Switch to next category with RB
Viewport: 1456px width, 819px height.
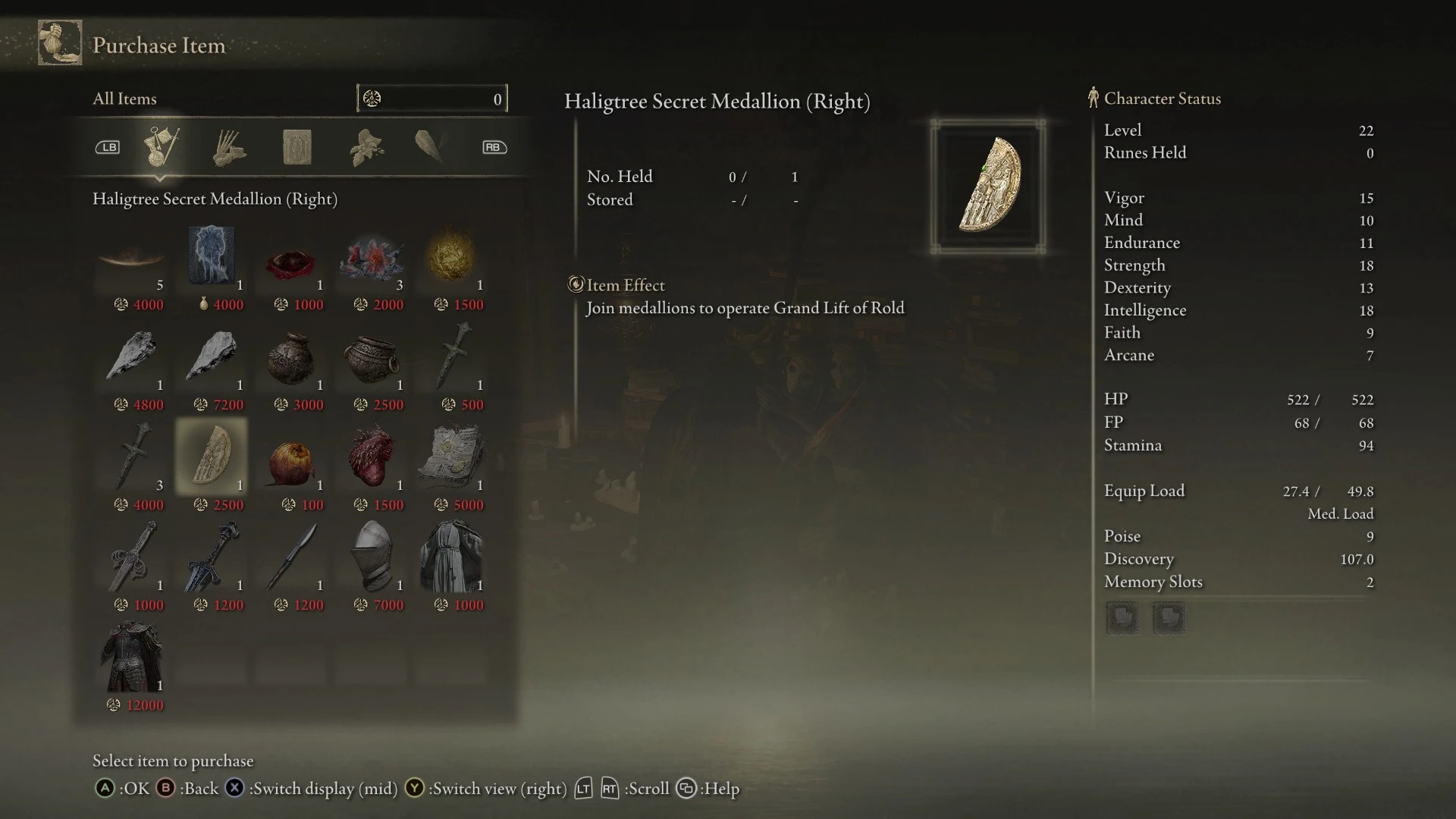tap(494, 146)
